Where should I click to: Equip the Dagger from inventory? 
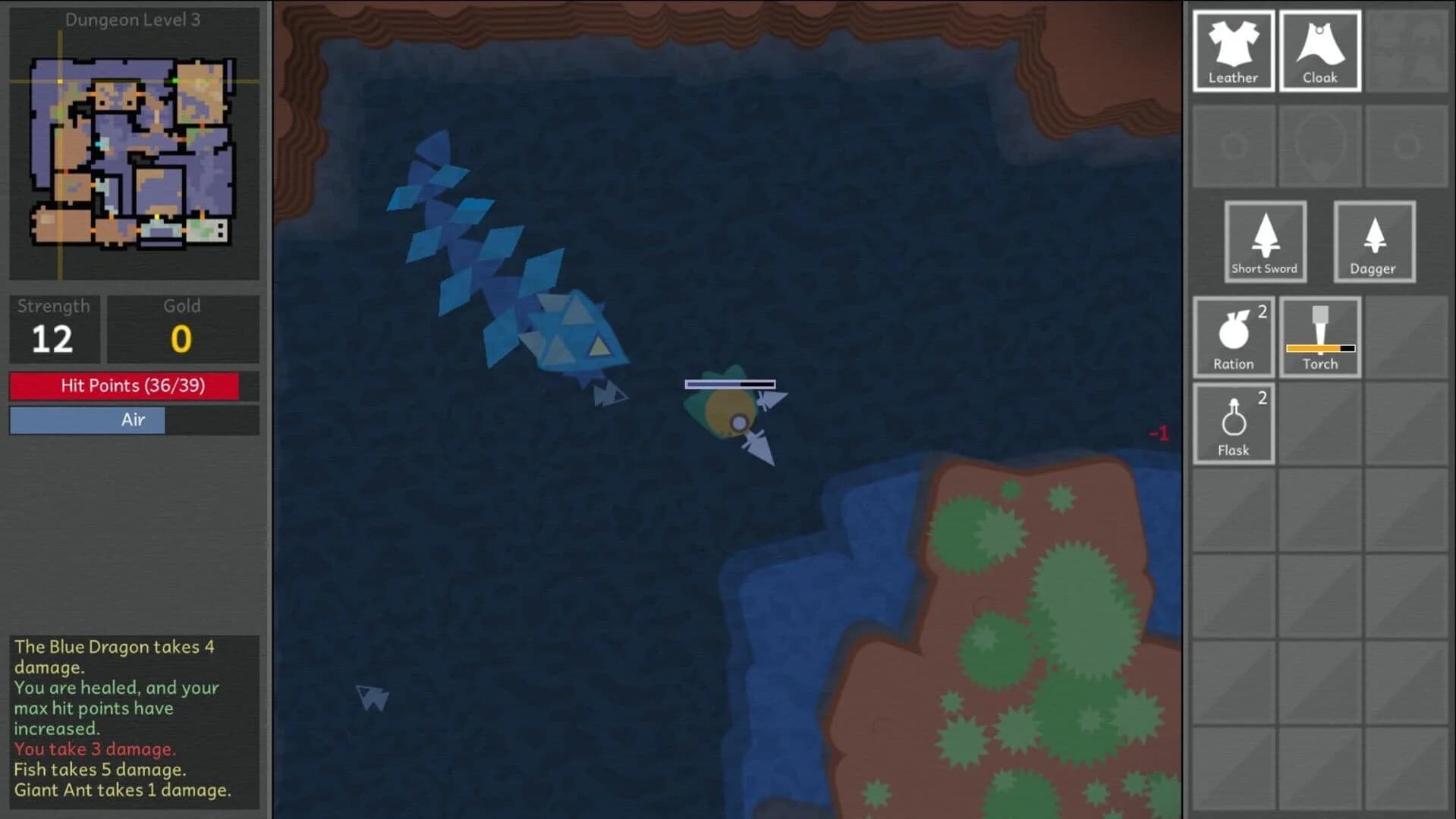(1373, 241)
